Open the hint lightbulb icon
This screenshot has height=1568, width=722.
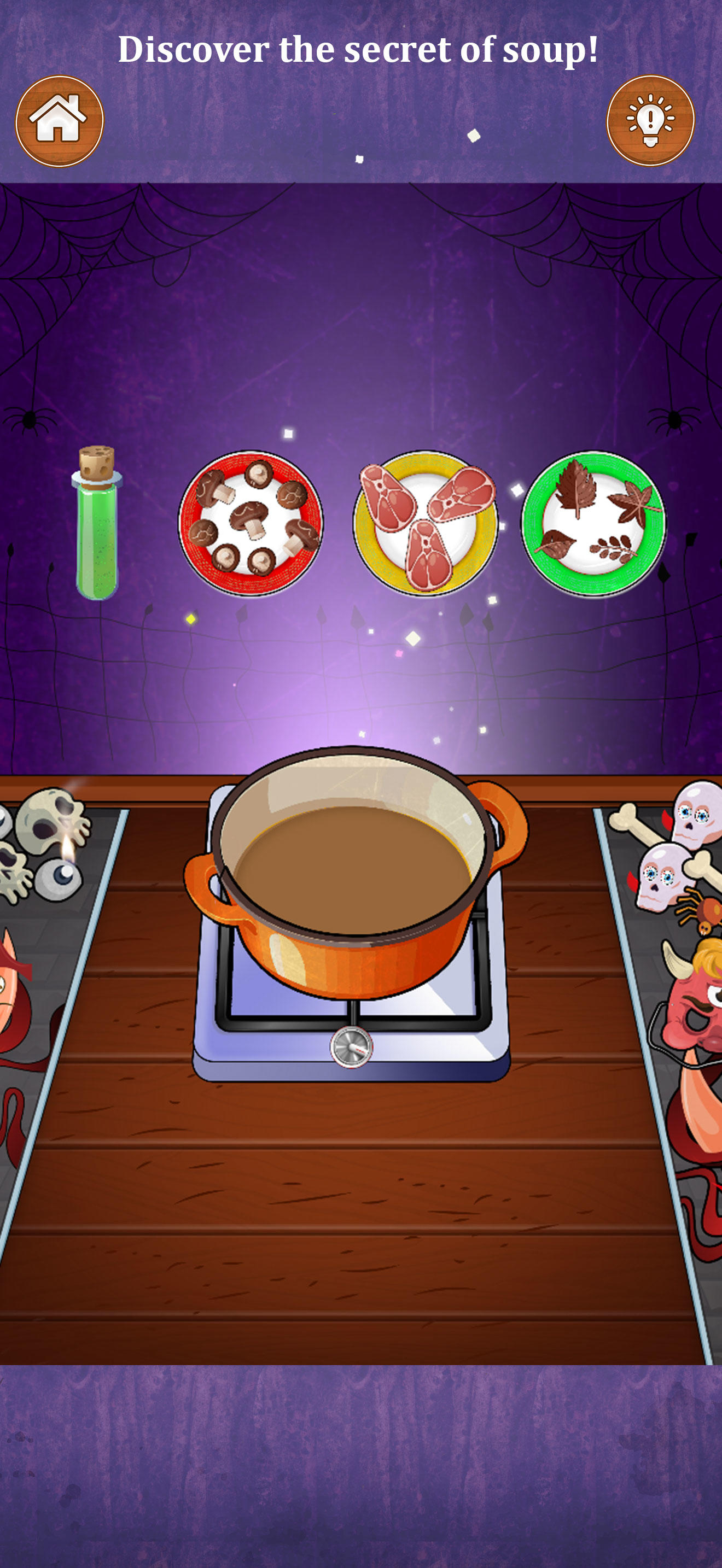[x=650, y=120]
